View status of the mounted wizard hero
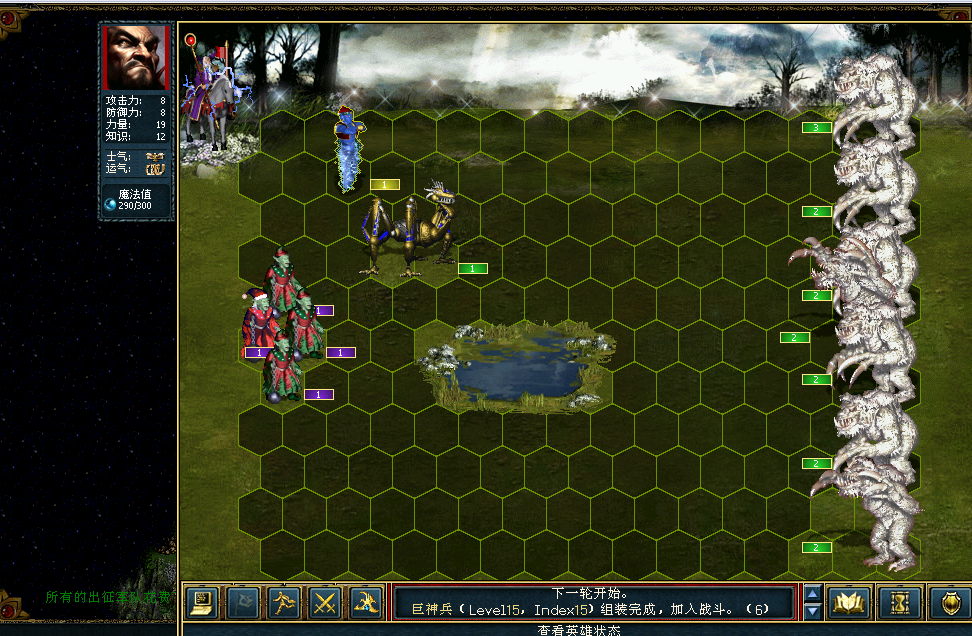Image resolution: width=972 pixels, height=636 pixels. pos(212,95)
